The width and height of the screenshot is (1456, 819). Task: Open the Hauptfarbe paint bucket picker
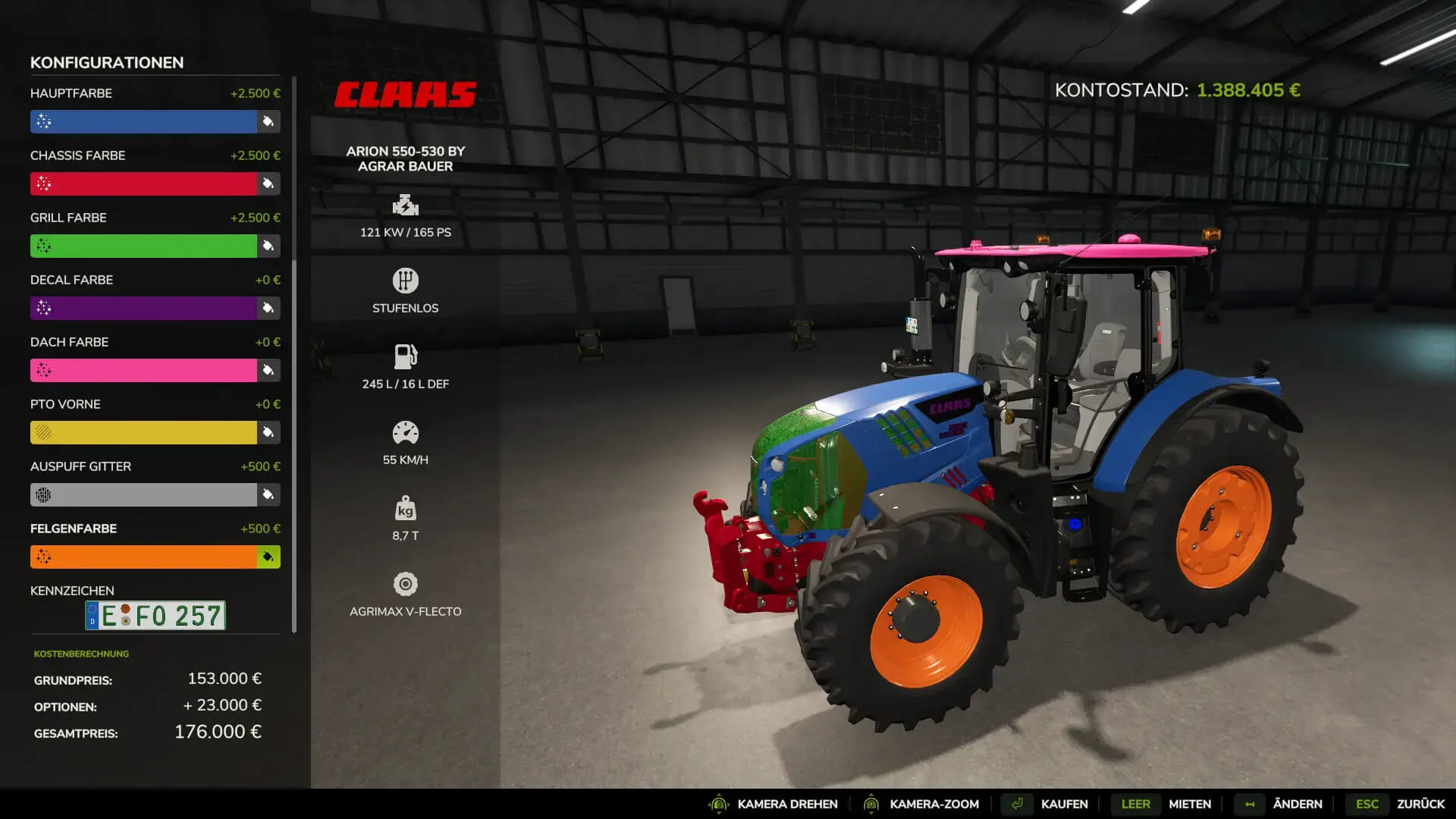click(268, 121)
